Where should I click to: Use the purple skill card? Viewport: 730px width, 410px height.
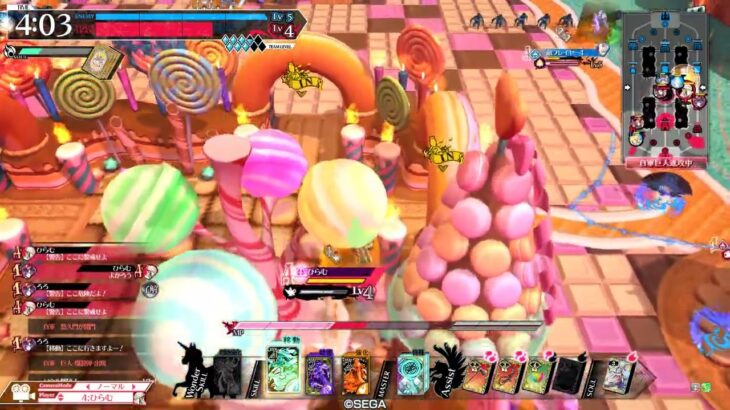319,372
